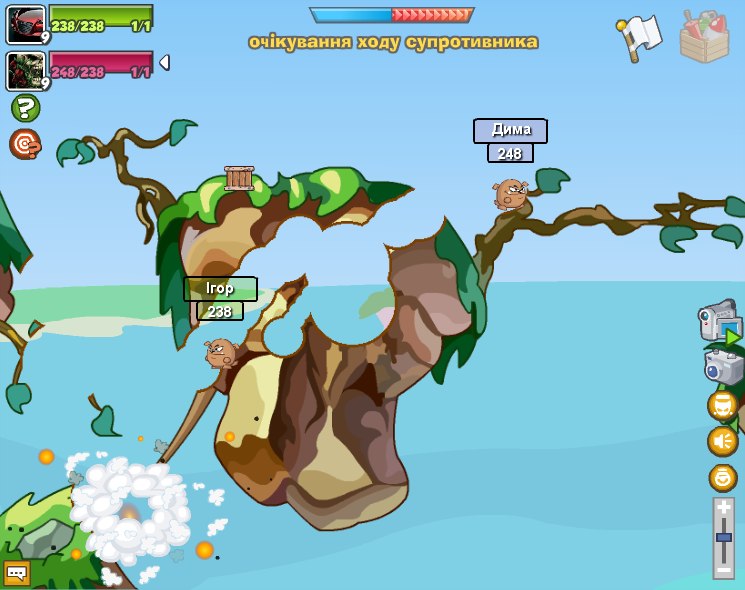The height and width of the screenshot is (590, 745).
Task: Click the blue zoom slider handle
Action: tap(724, 538)
